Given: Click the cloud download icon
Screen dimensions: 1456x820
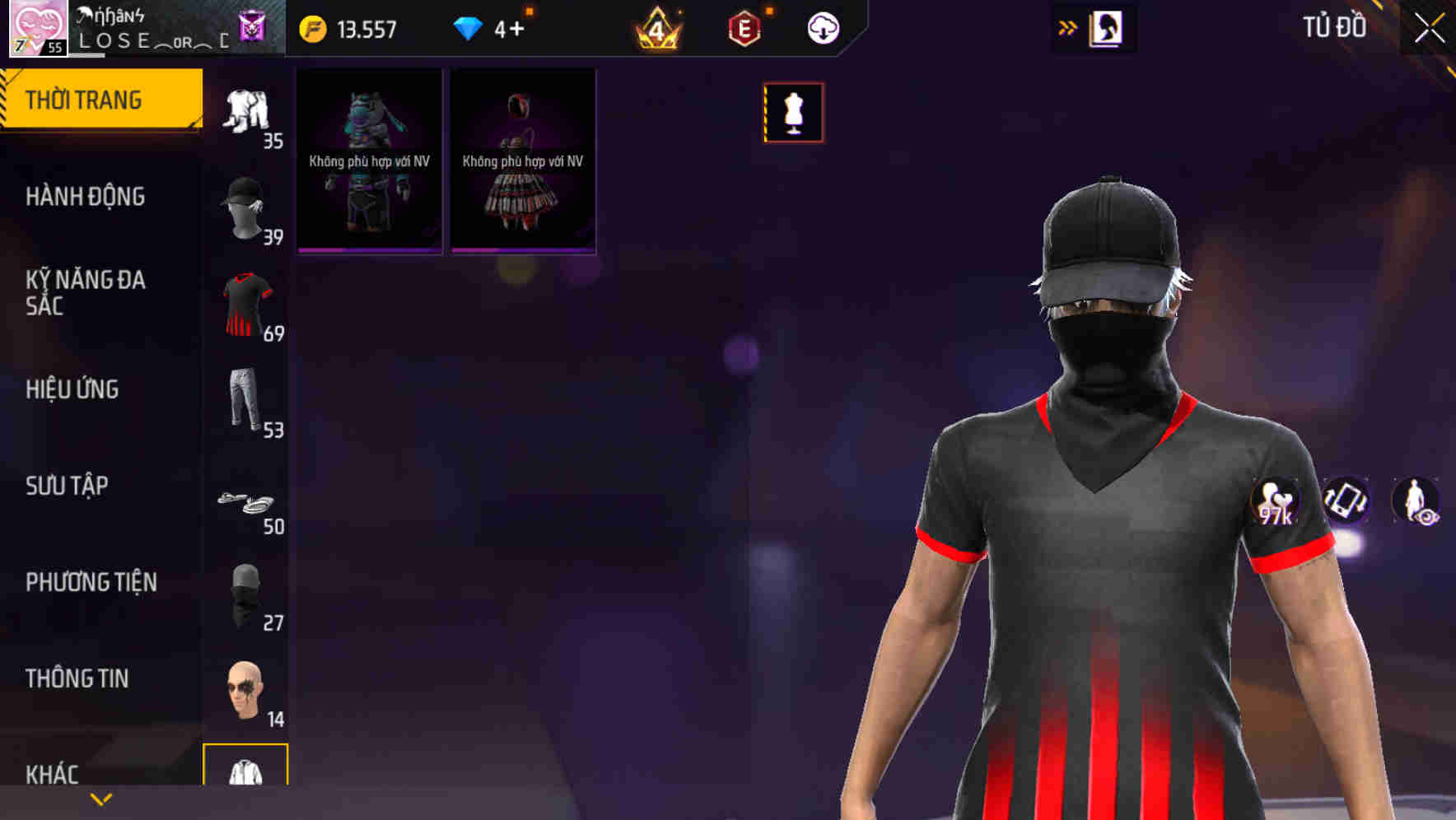Looking at the screenshot, I should (821, 27).
